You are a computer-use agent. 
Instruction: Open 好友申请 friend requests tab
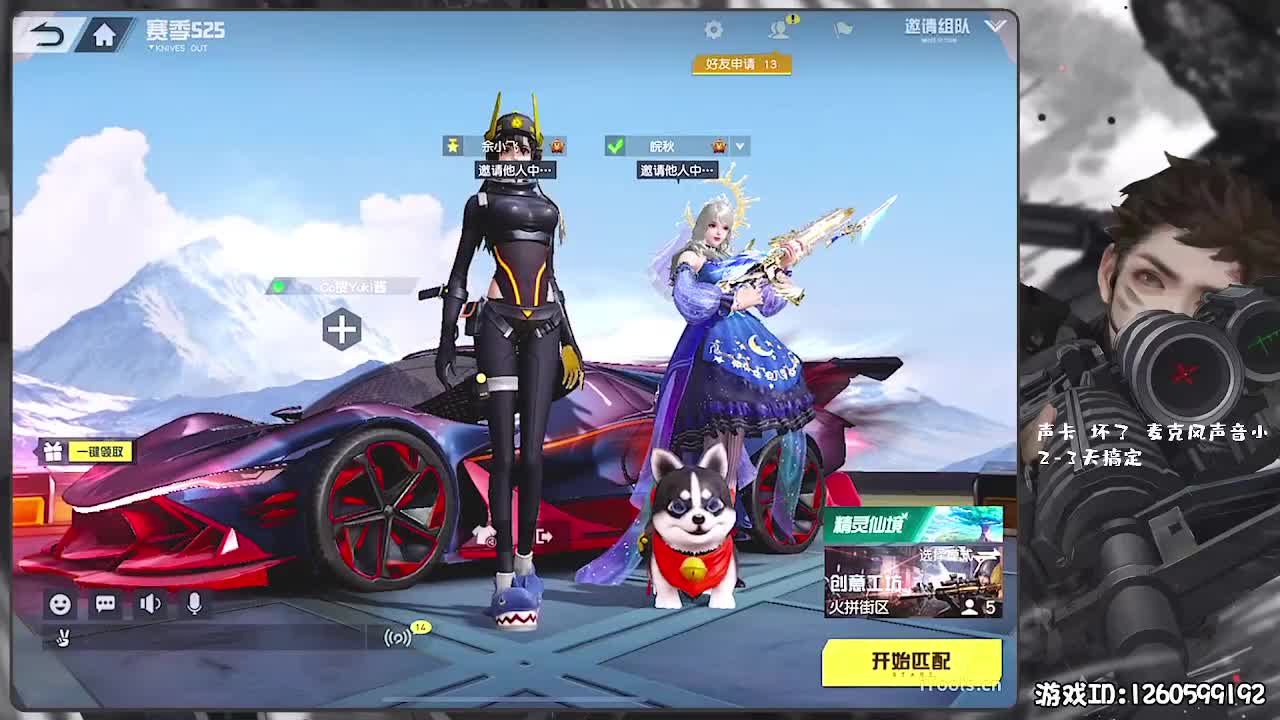point(742,63)
